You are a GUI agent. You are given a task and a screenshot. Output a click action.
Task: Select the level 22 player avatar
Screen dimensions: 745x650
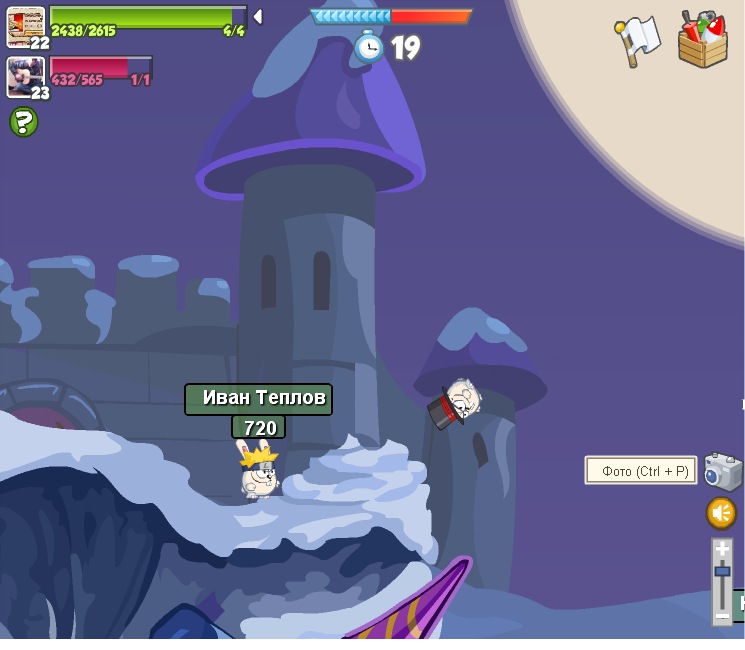point(24,25)
